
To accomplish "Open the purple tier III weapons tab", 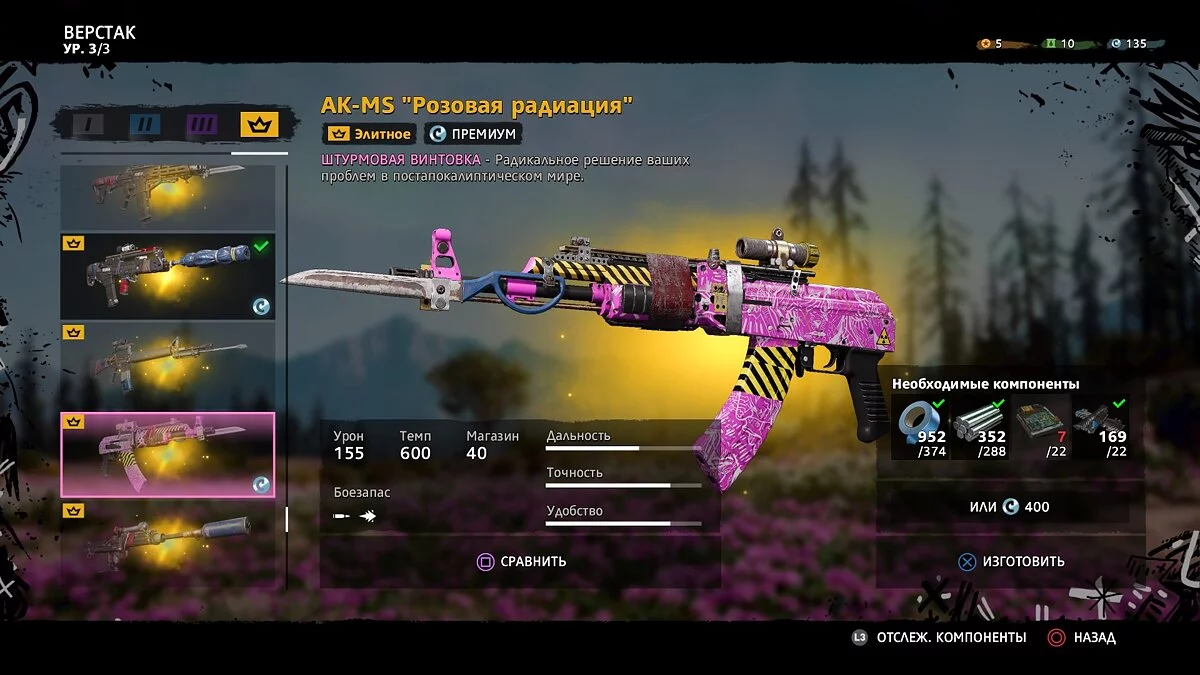I will click(x=202, y=124).
